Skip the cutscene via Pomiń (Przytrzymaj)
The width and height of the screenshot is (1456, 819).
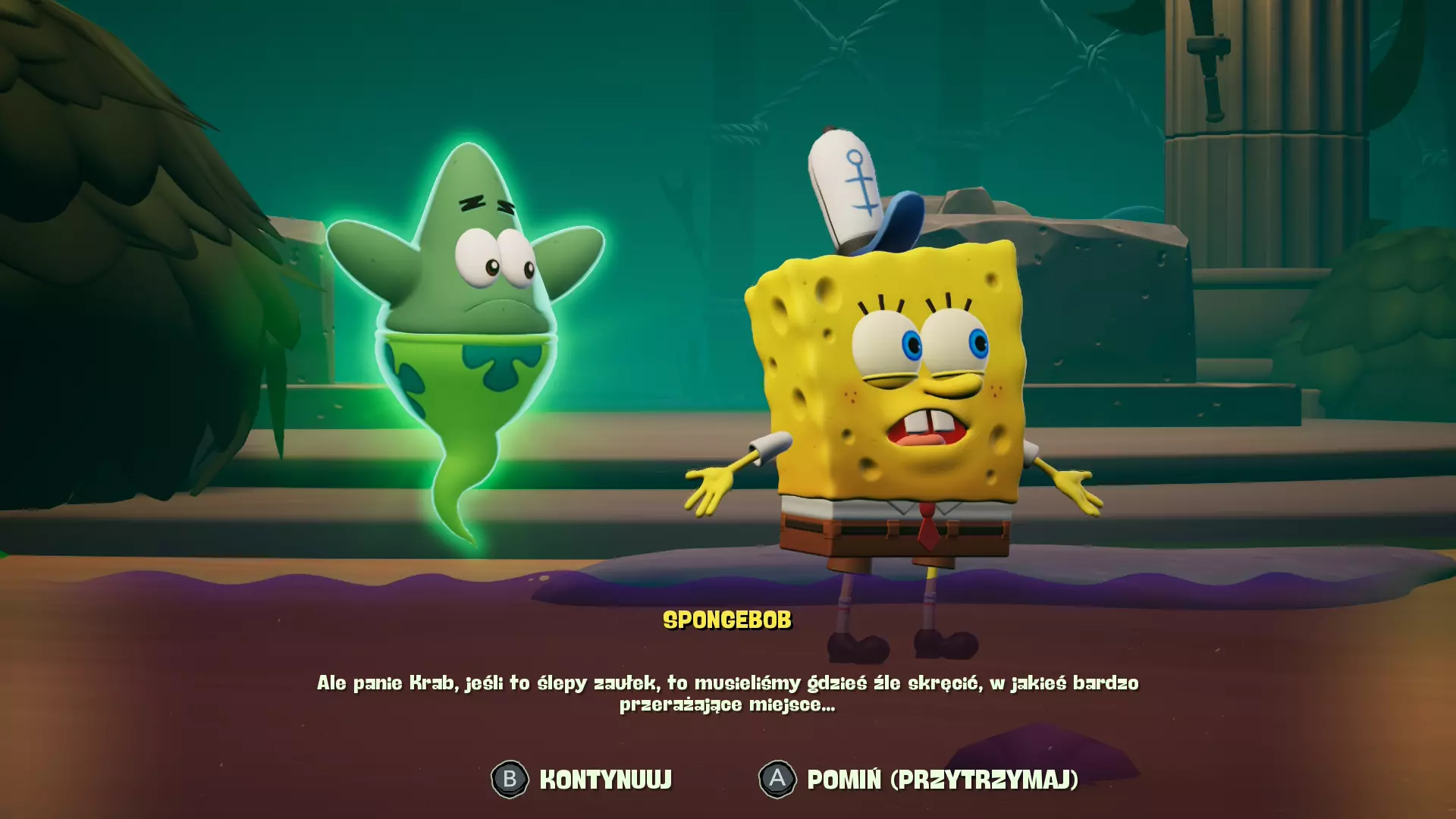pos(918,779)
